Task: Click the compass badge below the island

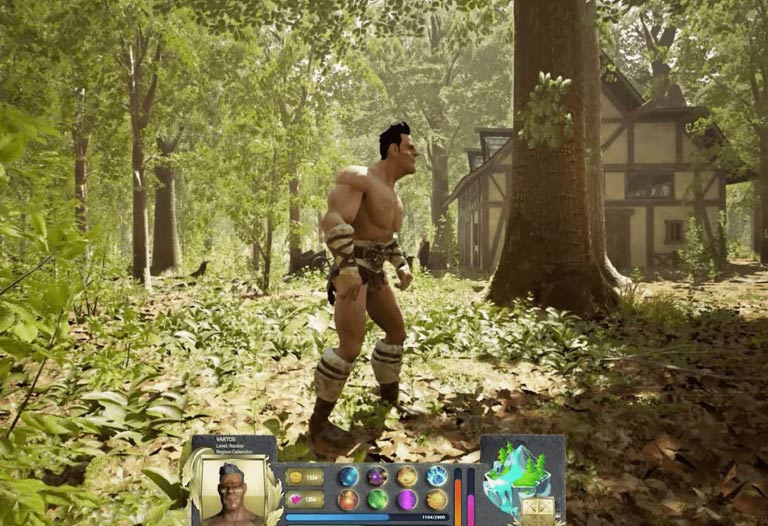Action: (x=537, y=511)
